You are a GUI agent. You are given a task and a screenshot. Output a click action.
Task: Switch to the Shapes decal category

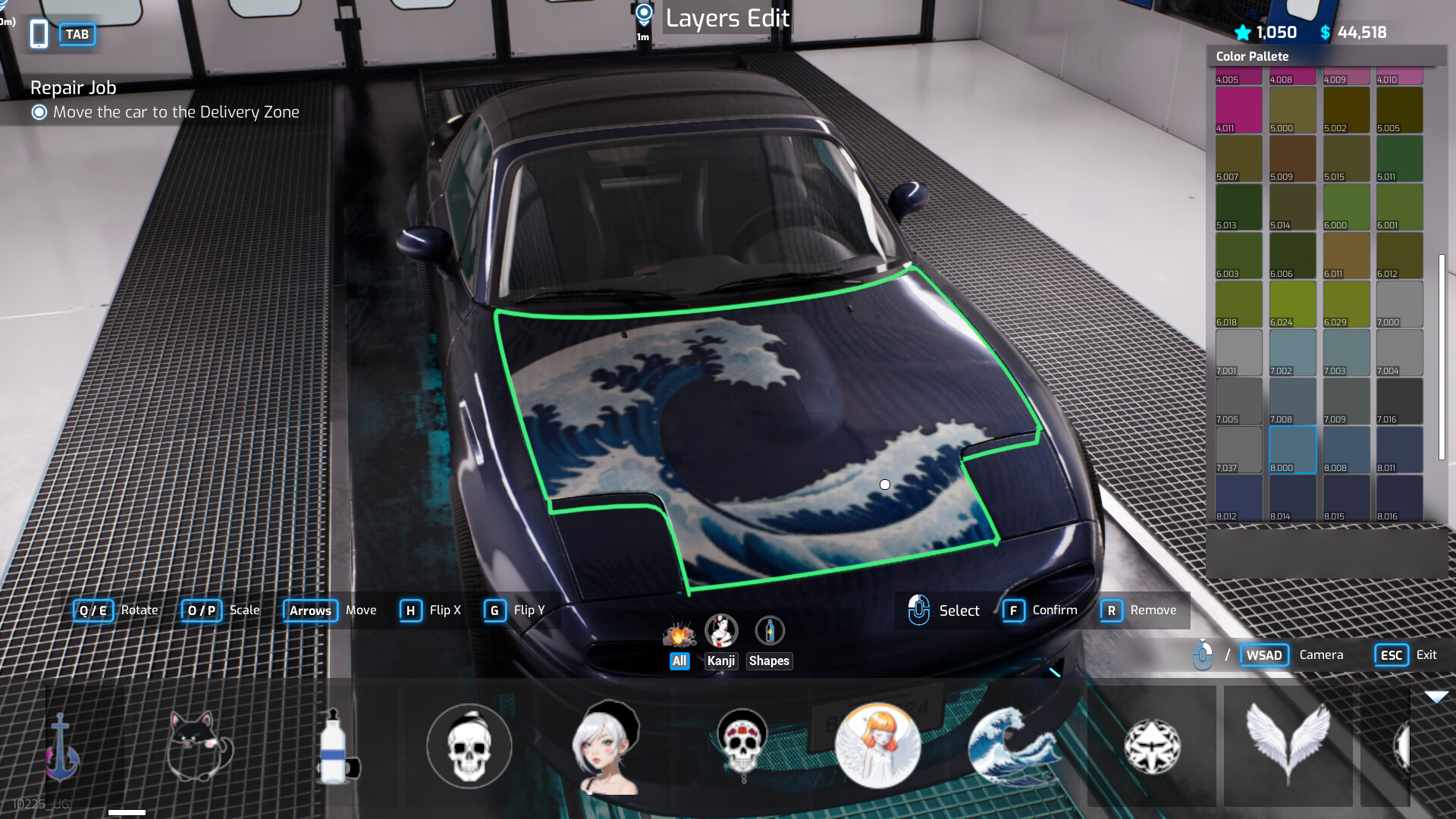(769, 661)
